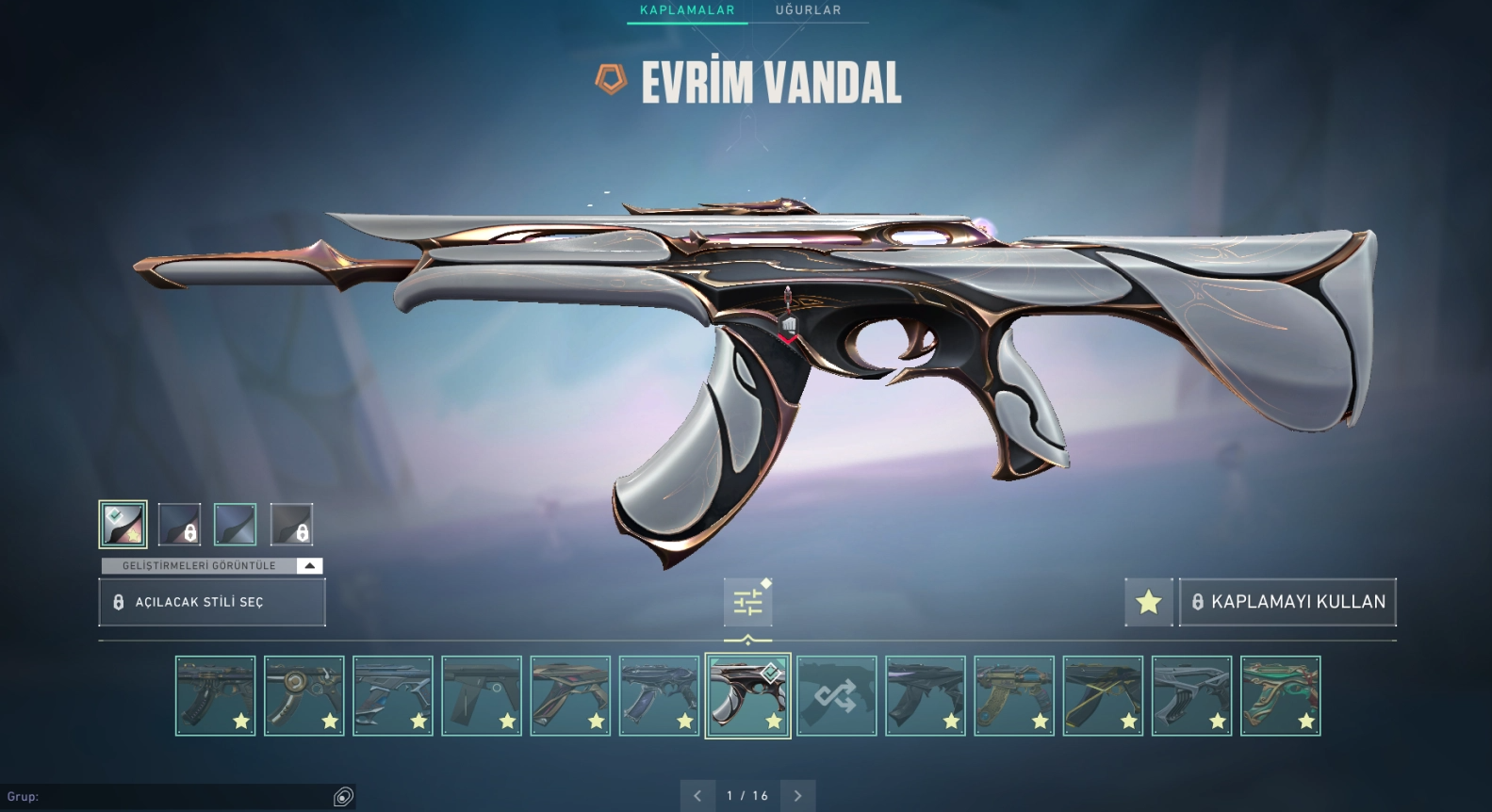Click the Açılacak Stili Seç button
This screenshot has width=1492, height=812.
pos(212,602)
